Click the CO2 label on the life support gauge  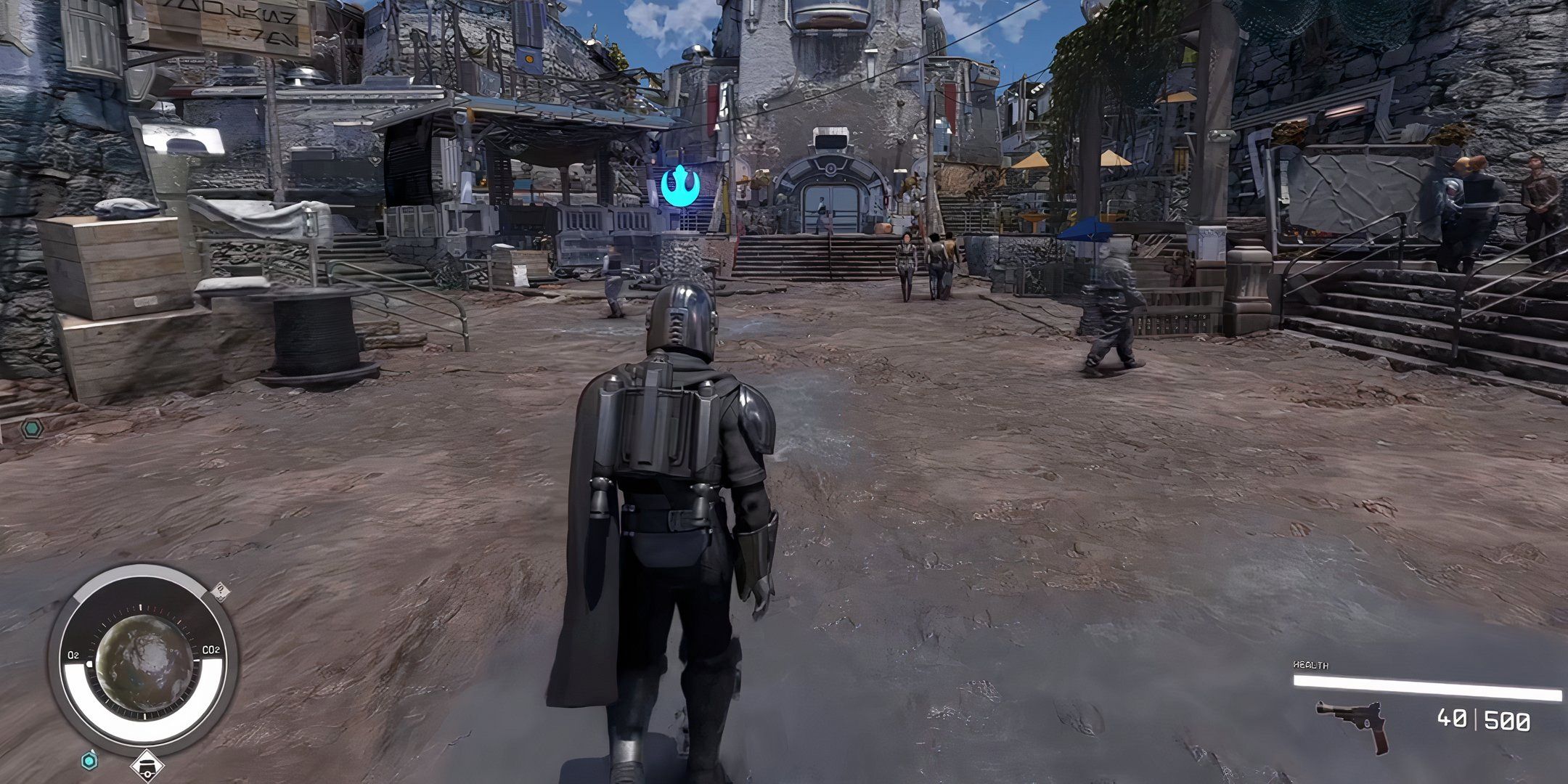tap(211, 650)
